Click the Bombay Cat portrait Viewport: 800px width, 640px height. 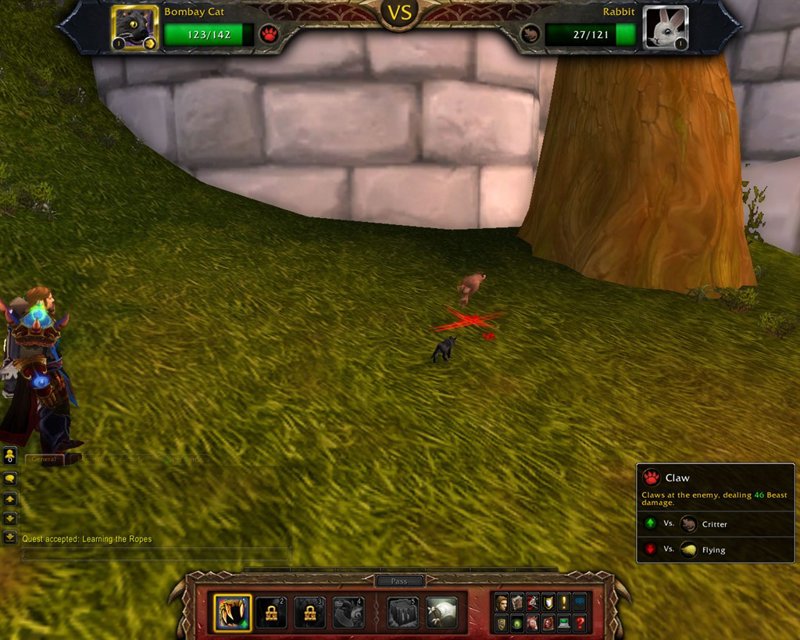(135, 27)
